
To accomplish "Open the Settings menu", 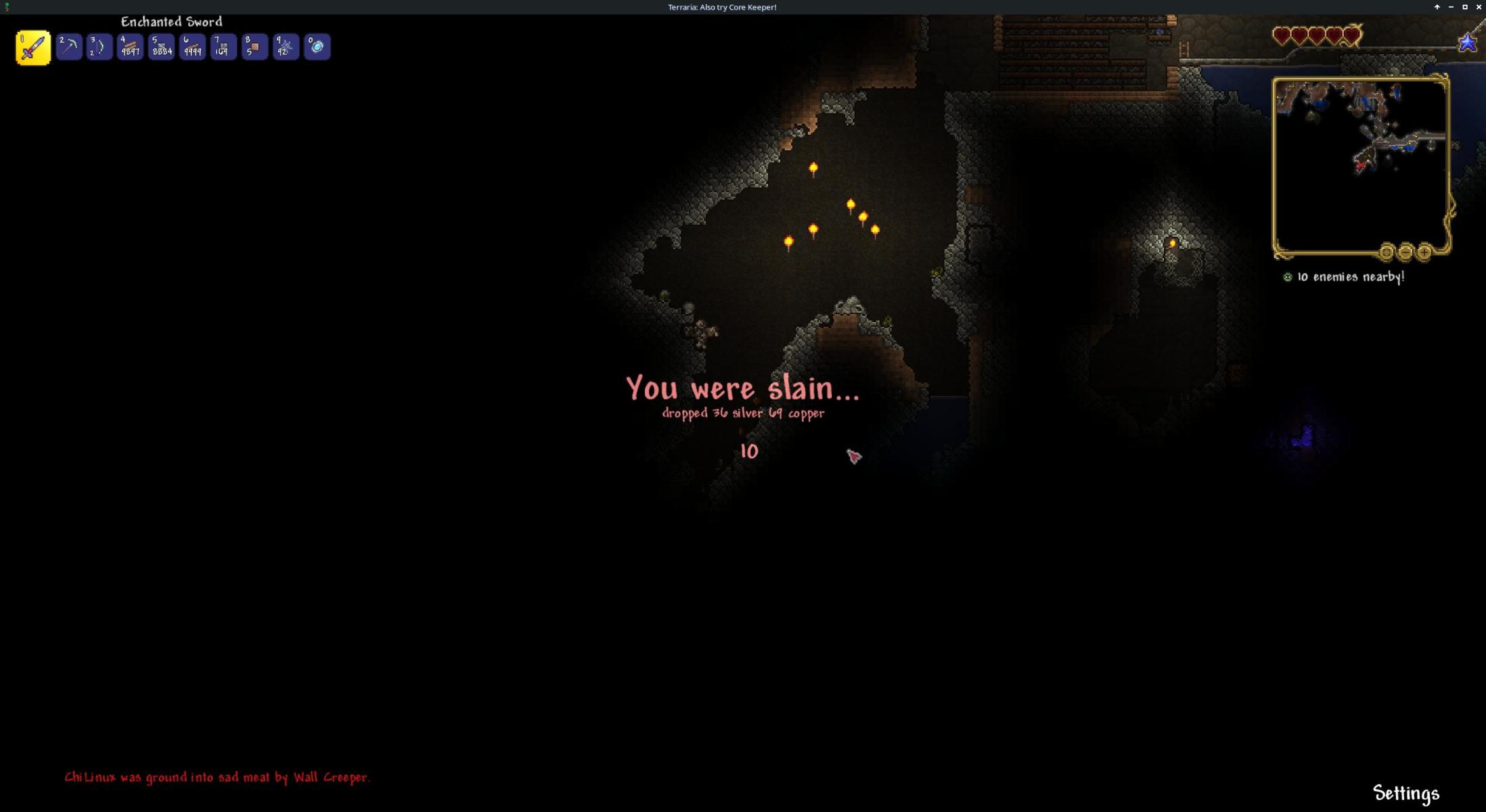I will coord(1405,793).
